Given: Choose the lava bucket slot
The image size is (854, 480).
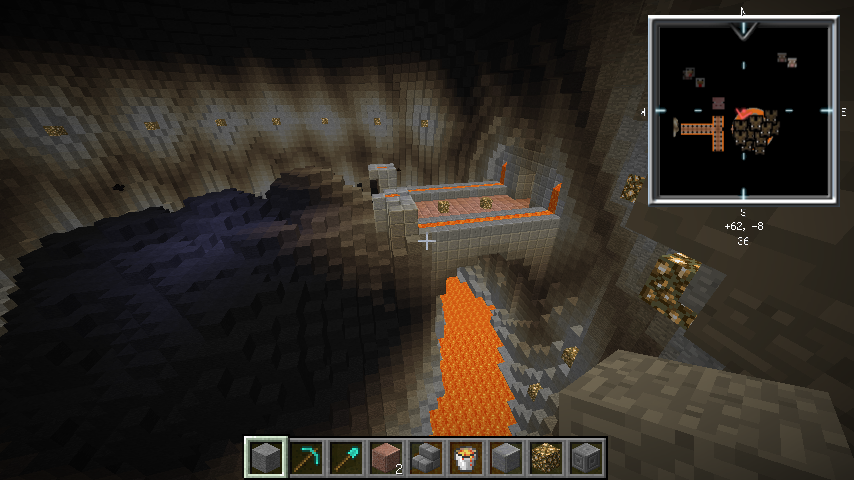Looking at the screenshot, I should pyautogui.click(x=466, y=458).
